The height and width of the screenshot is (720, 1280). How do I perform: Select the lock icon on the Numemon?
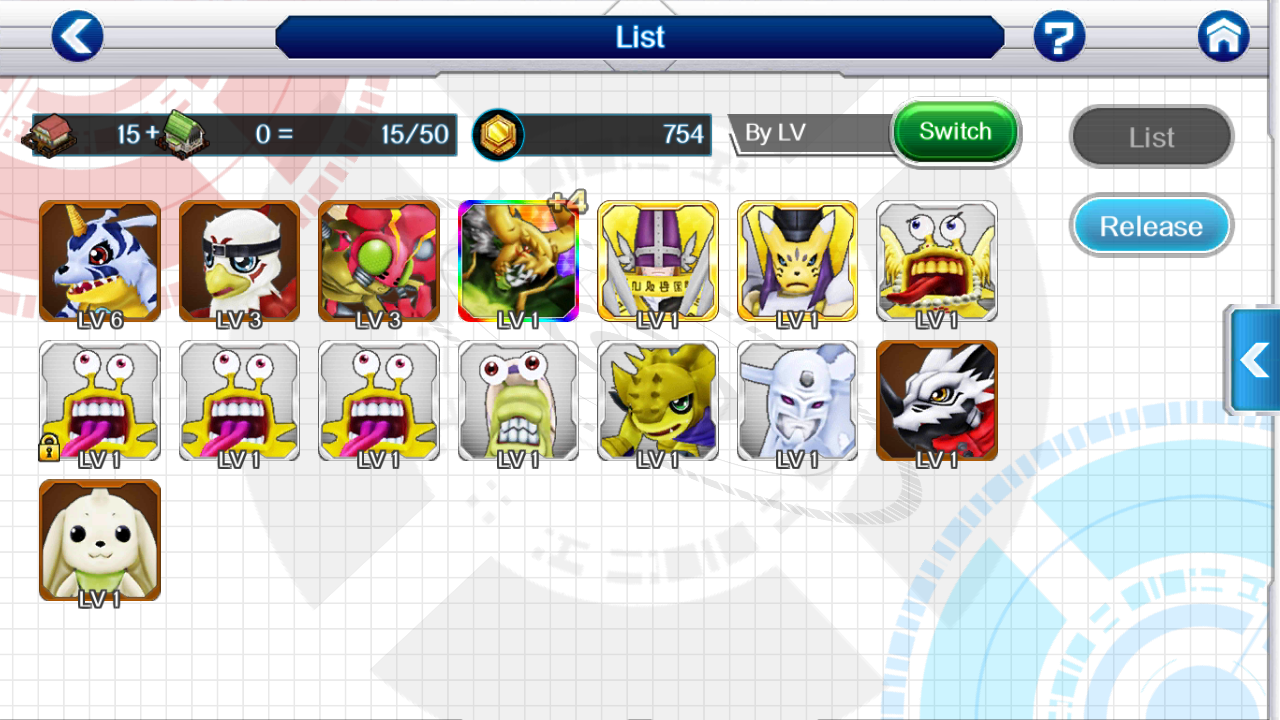(x=48, y=447)
